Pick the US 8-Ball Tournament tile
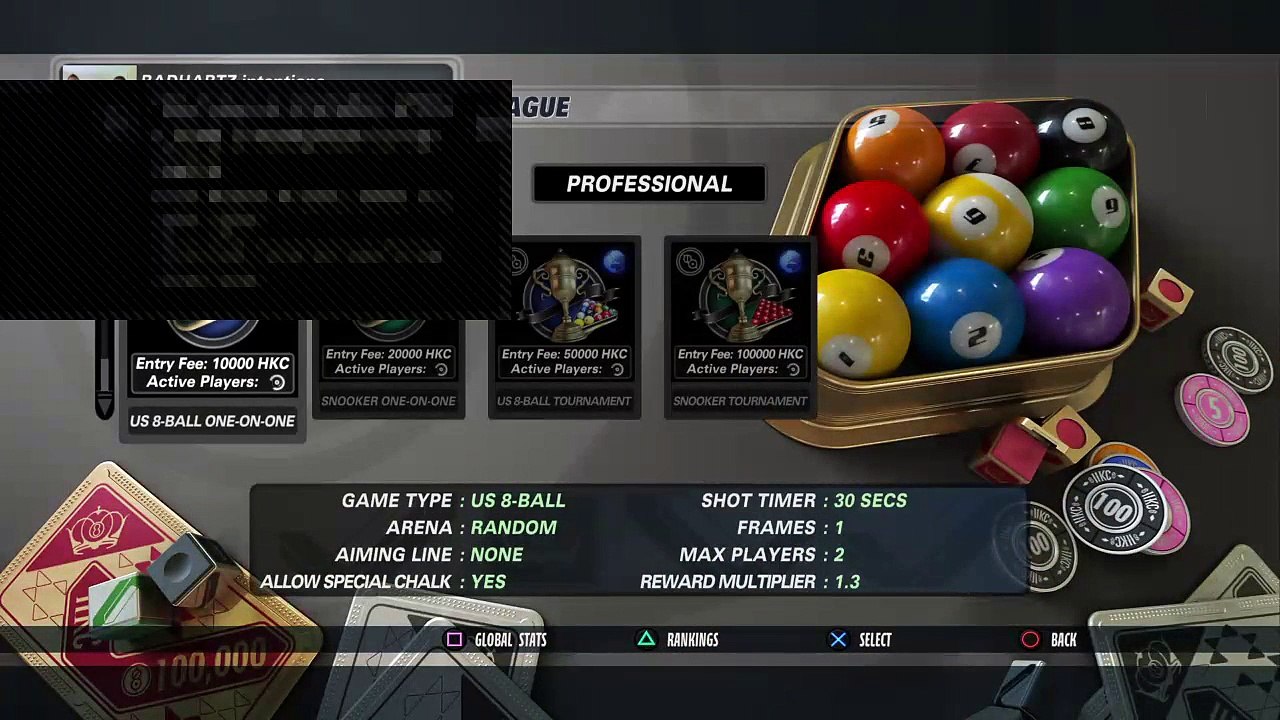This screenshot has width=1280, height=720. point(564,328)
